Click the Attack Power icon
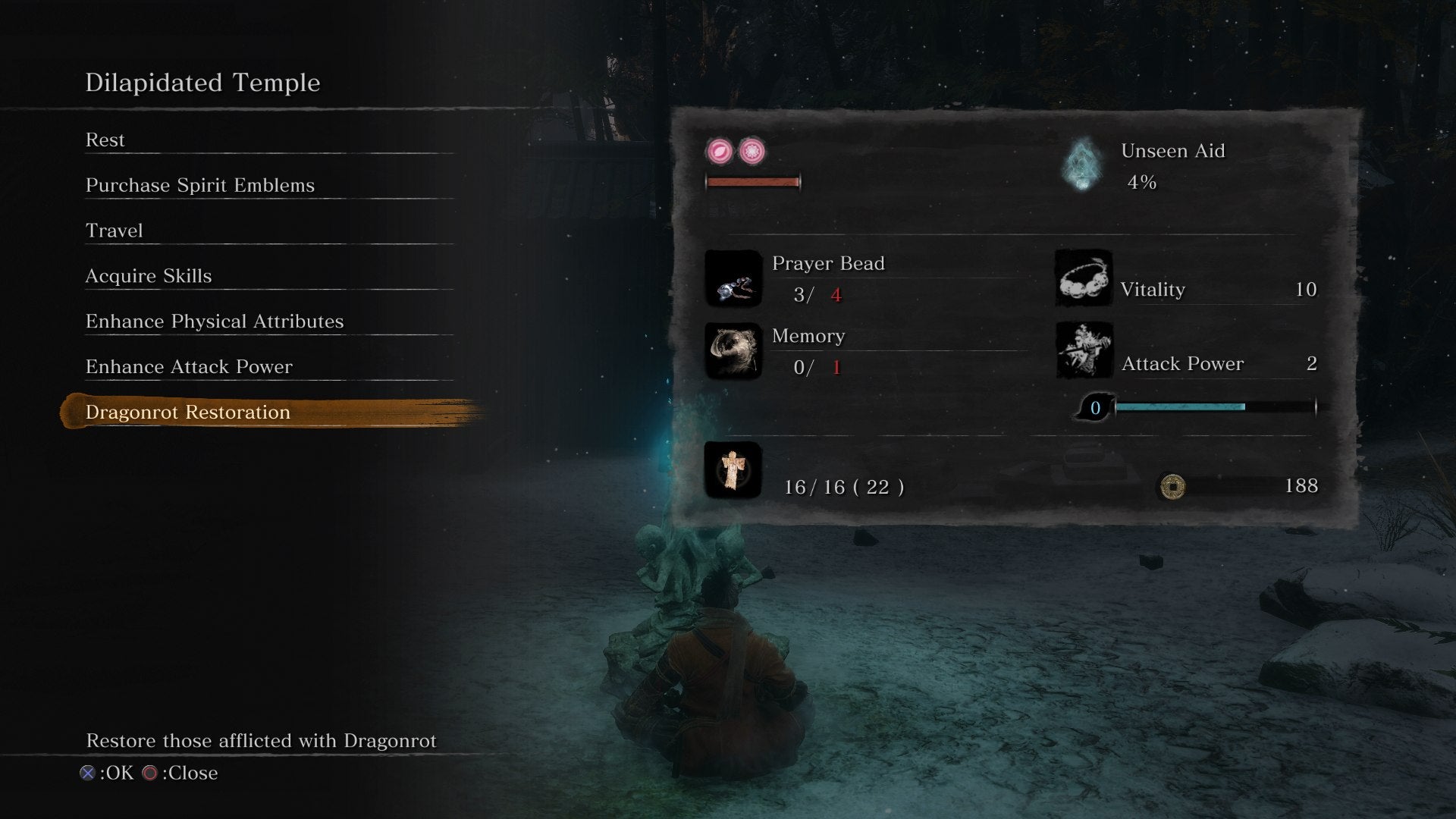This screenshot has height=819, width=1456. coord(1084,351)
